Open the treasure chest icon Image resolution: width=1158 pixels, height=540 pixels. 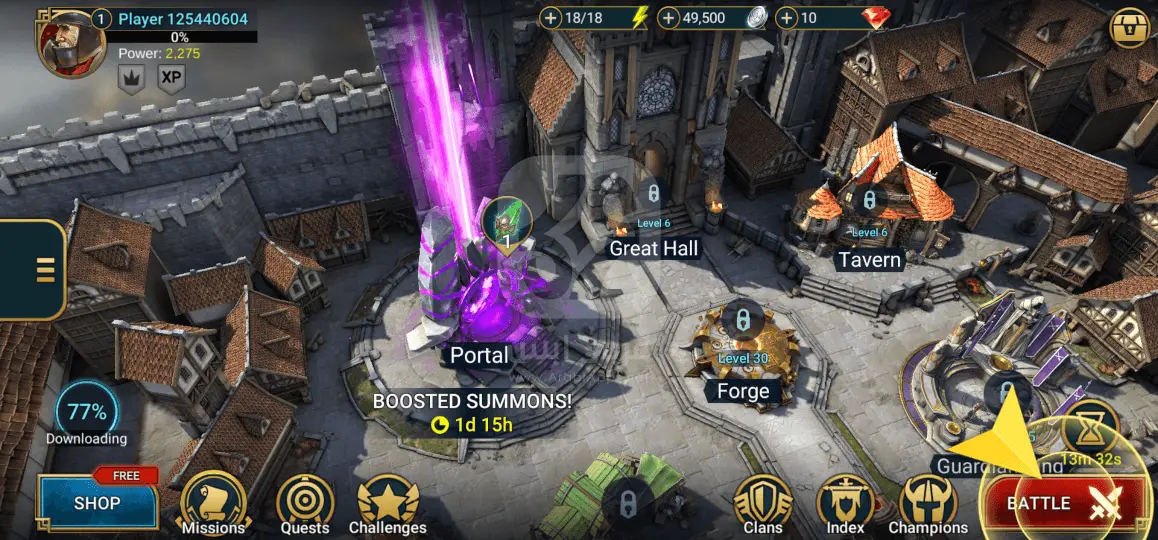[1130, 29]
